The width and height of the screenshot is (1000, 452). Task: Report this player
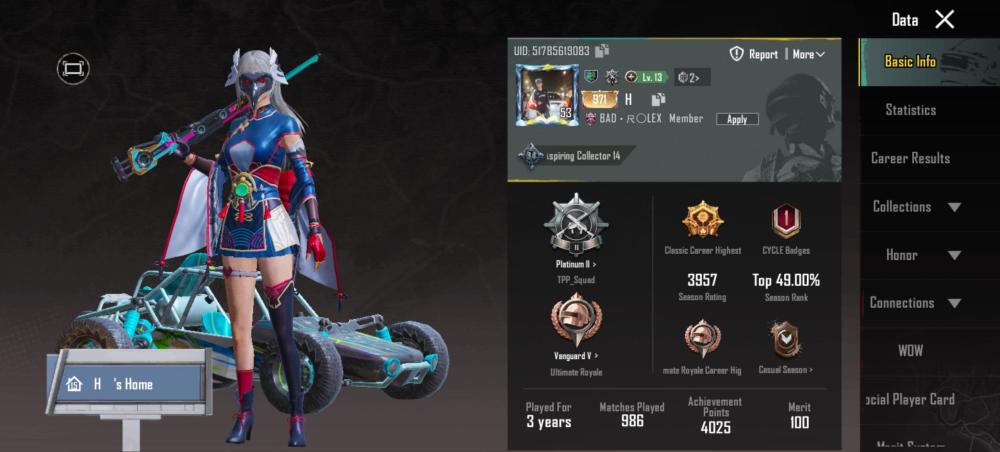(754, 54)
